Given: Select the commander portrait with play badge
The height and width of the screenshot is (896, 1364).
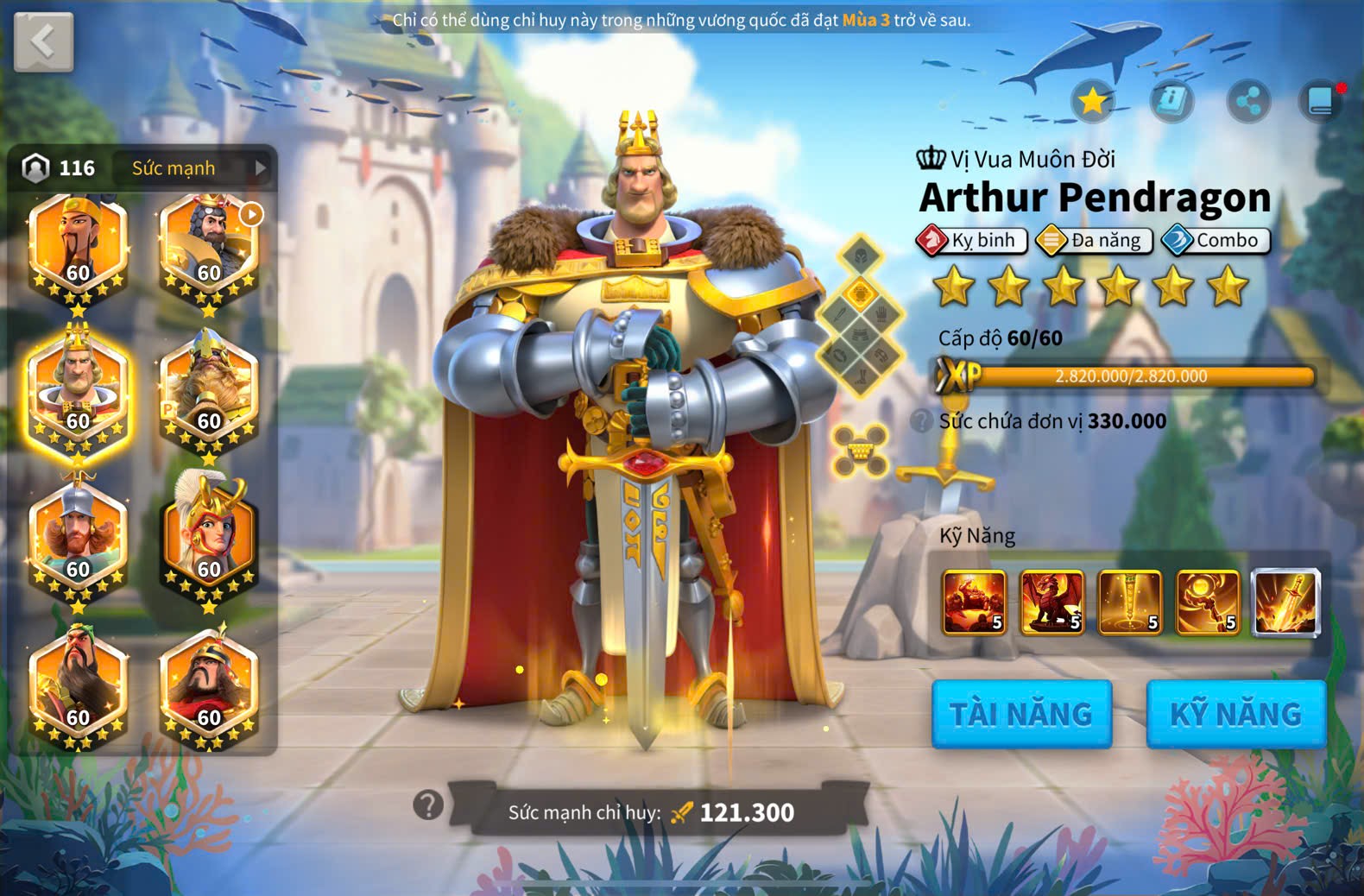Looking at the screenshot, I should pos(209,250).
